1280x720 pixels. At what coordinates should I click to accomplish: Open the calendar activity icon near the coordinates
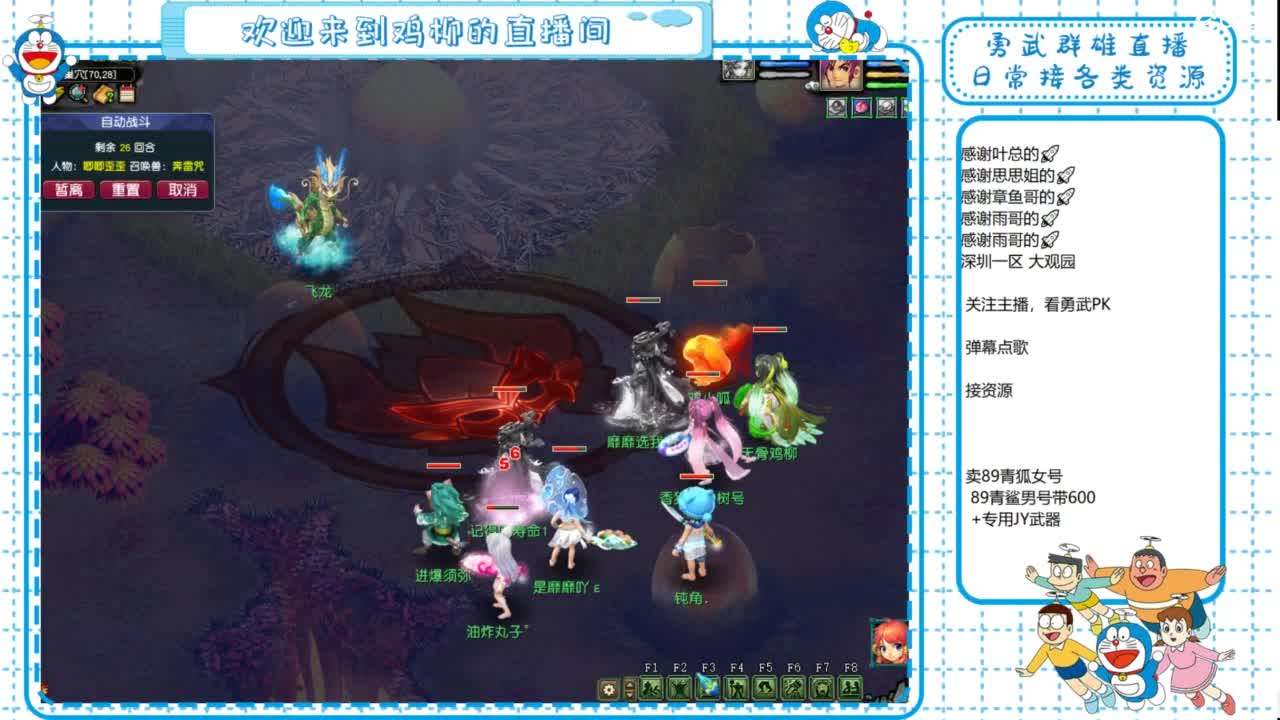[x=127, y=94]
